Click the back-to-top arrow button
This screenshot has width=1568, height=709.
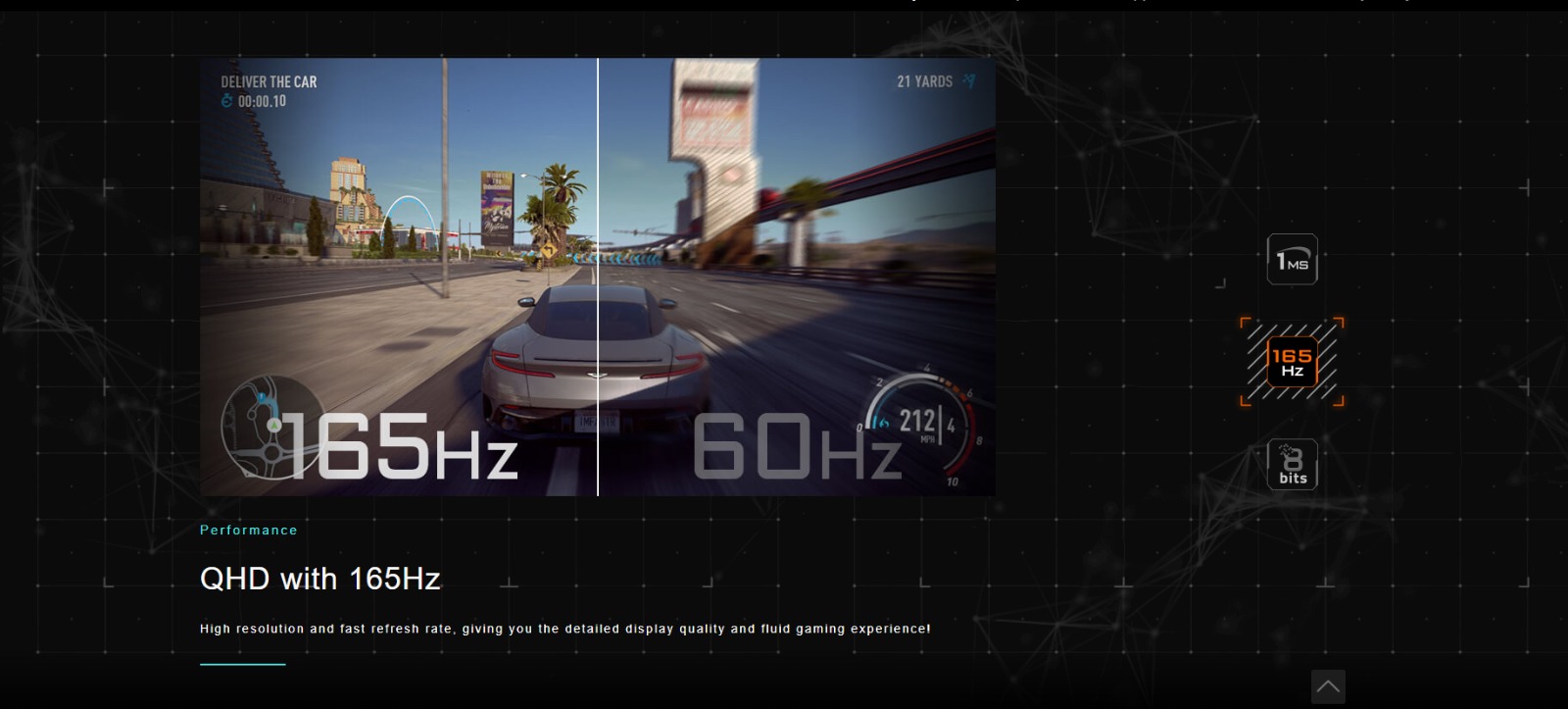[1328, 686]
